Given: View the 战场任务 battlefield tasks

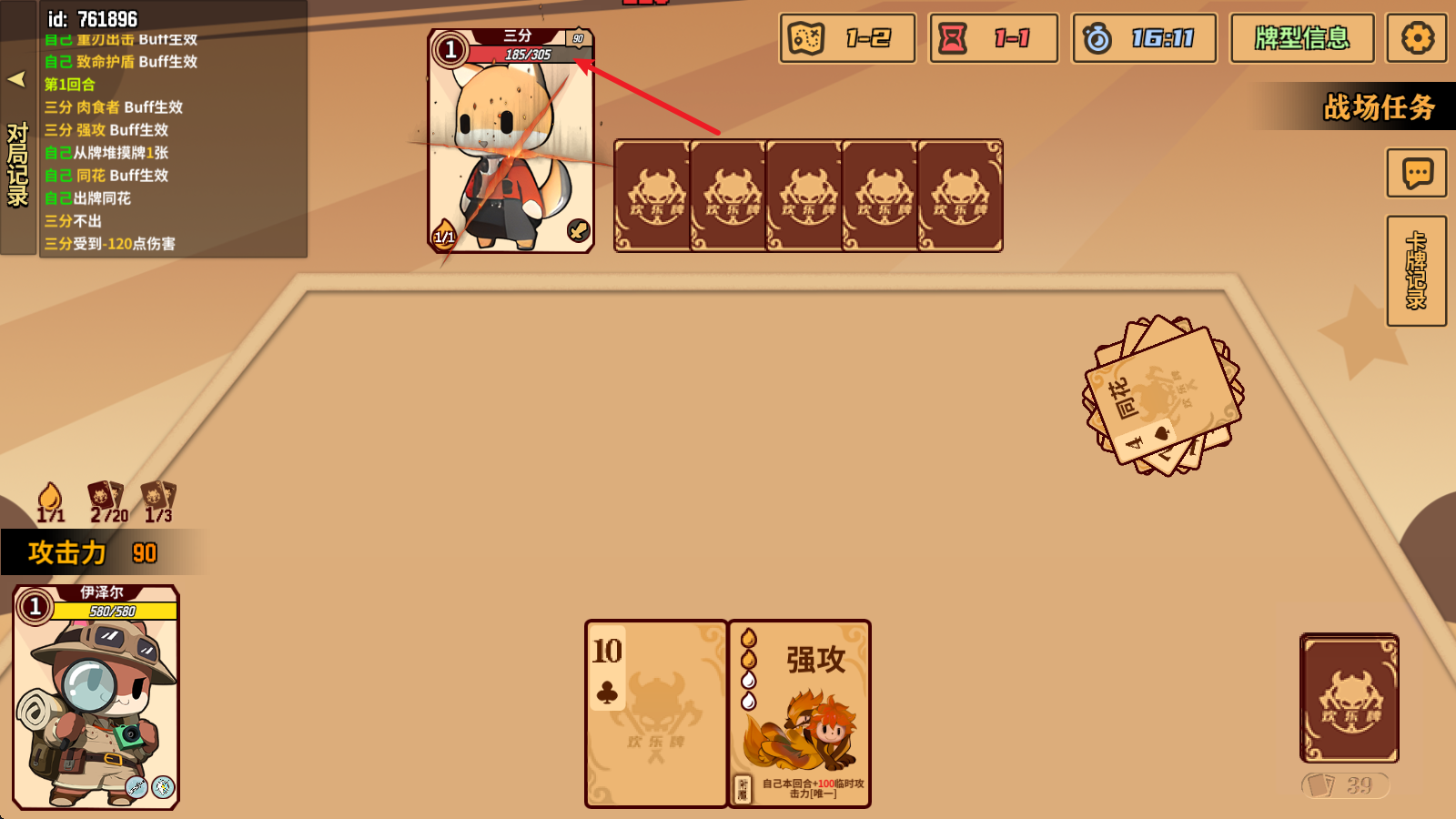Looking at the screenshot, I should tap(1380, 107).
